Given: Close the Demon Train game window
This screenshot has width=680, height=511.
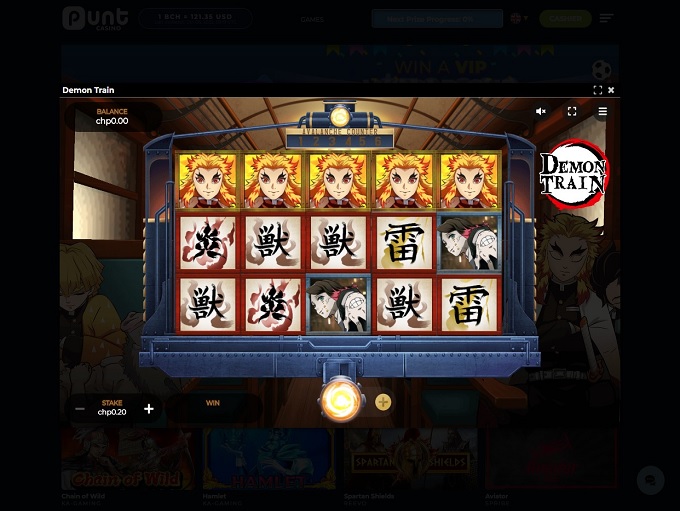Looking at the screenshot, I should click(611, 90).
